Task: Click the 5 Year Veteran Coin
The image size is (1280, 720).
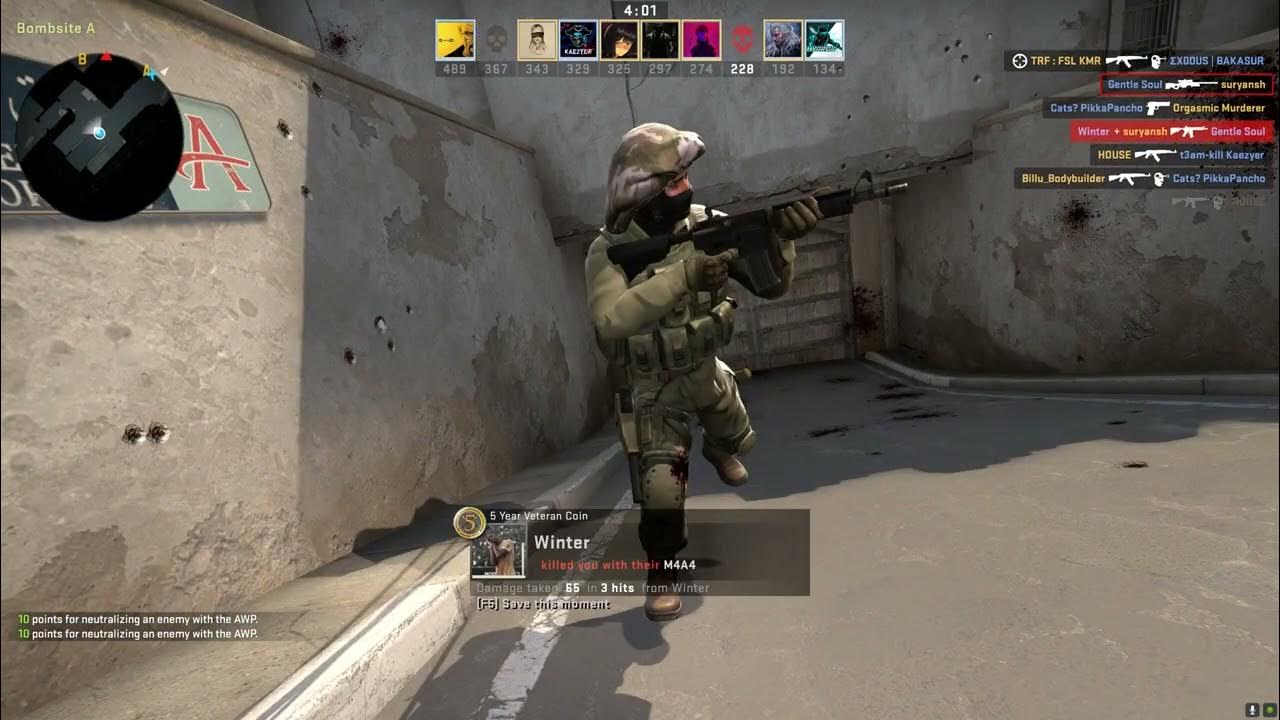Action: pos(468,521)
